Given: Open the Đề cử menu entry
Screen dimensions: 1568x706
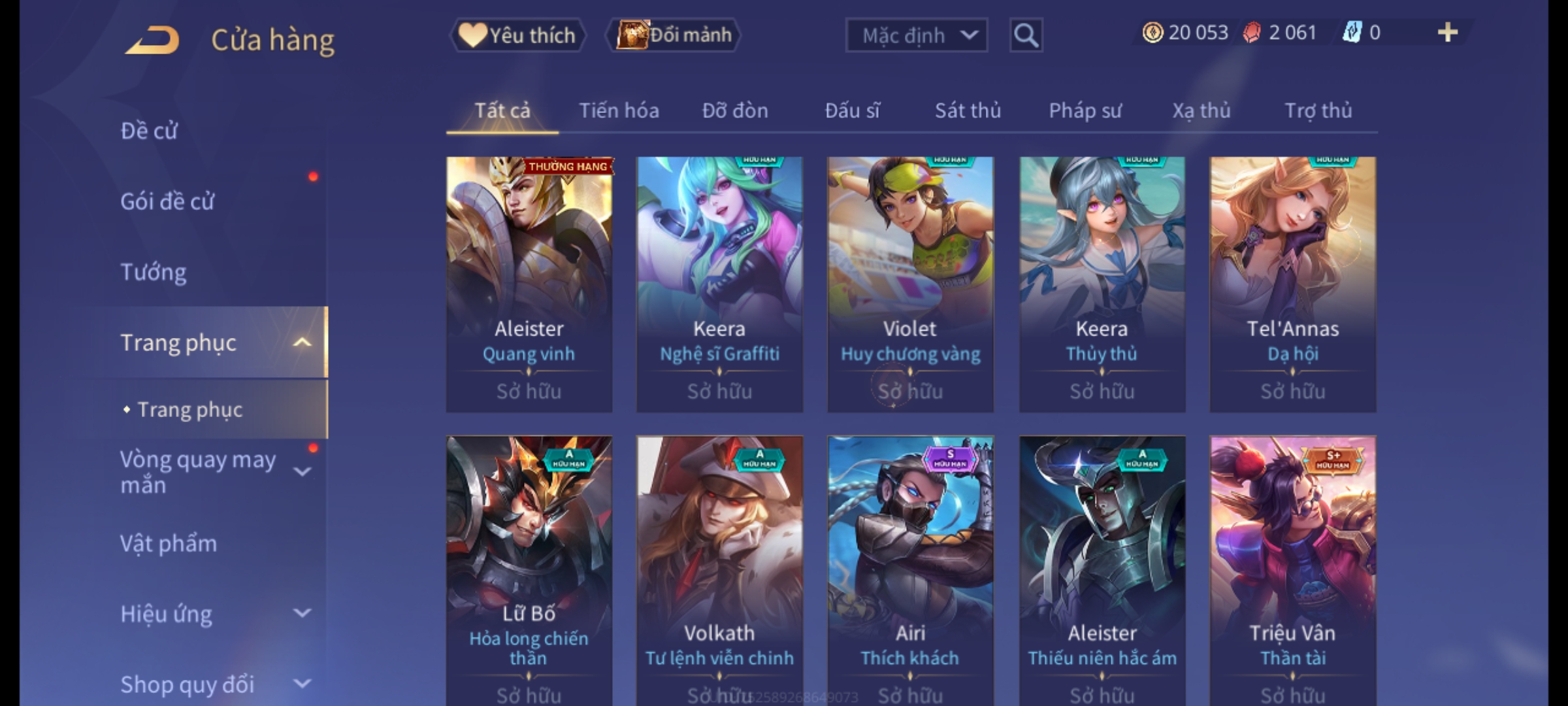Looking at the screenshot, I should [x=149, y=131].
